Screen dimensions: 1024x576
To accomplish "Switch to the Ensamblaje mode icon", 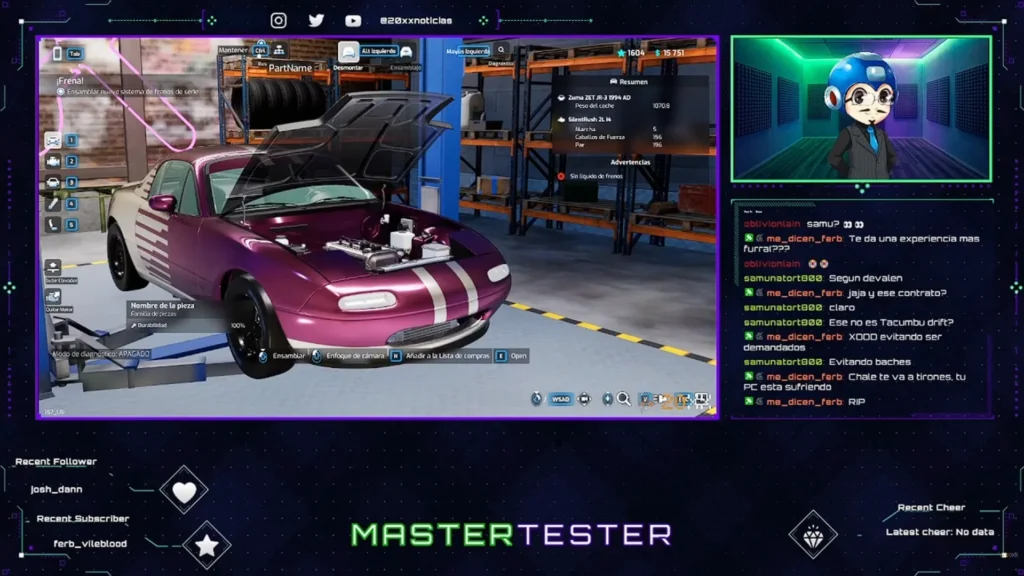I will 406,52.
